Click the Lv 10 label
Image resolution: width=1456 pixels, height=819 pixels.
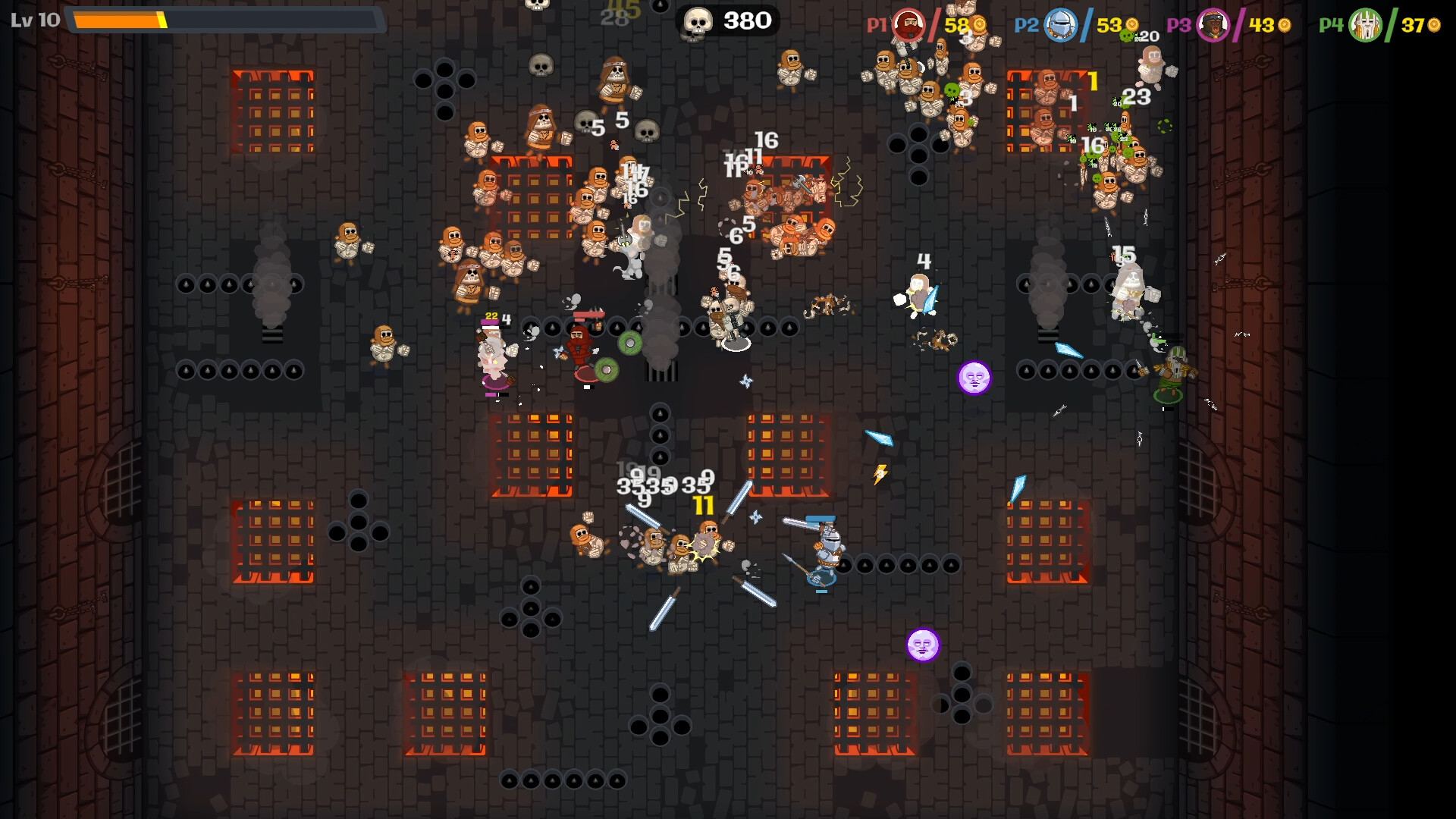36,19
